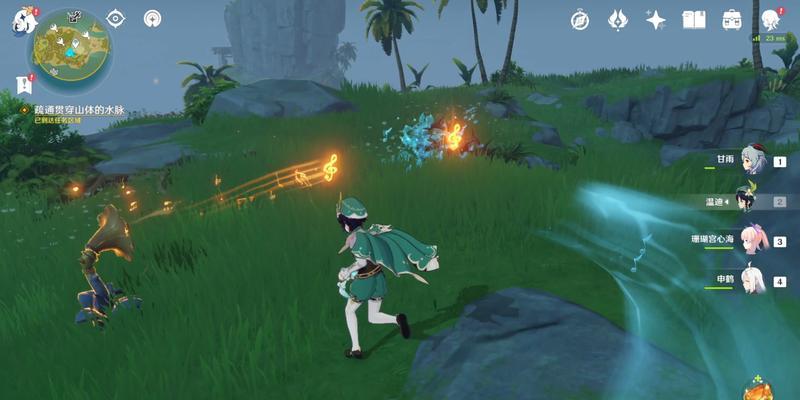Click the eye-shaped sight icon beside the minimap
Image resolution: width=800 pixels, height=400 pixels.
116,18
